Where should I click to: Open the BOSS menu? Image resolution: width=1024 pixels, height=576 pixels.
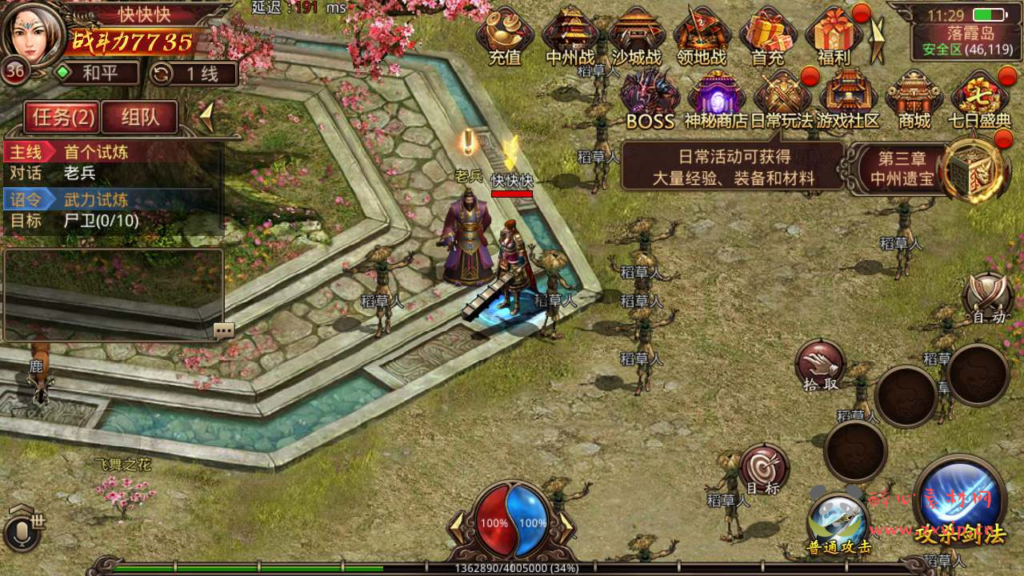coord(650,98)
